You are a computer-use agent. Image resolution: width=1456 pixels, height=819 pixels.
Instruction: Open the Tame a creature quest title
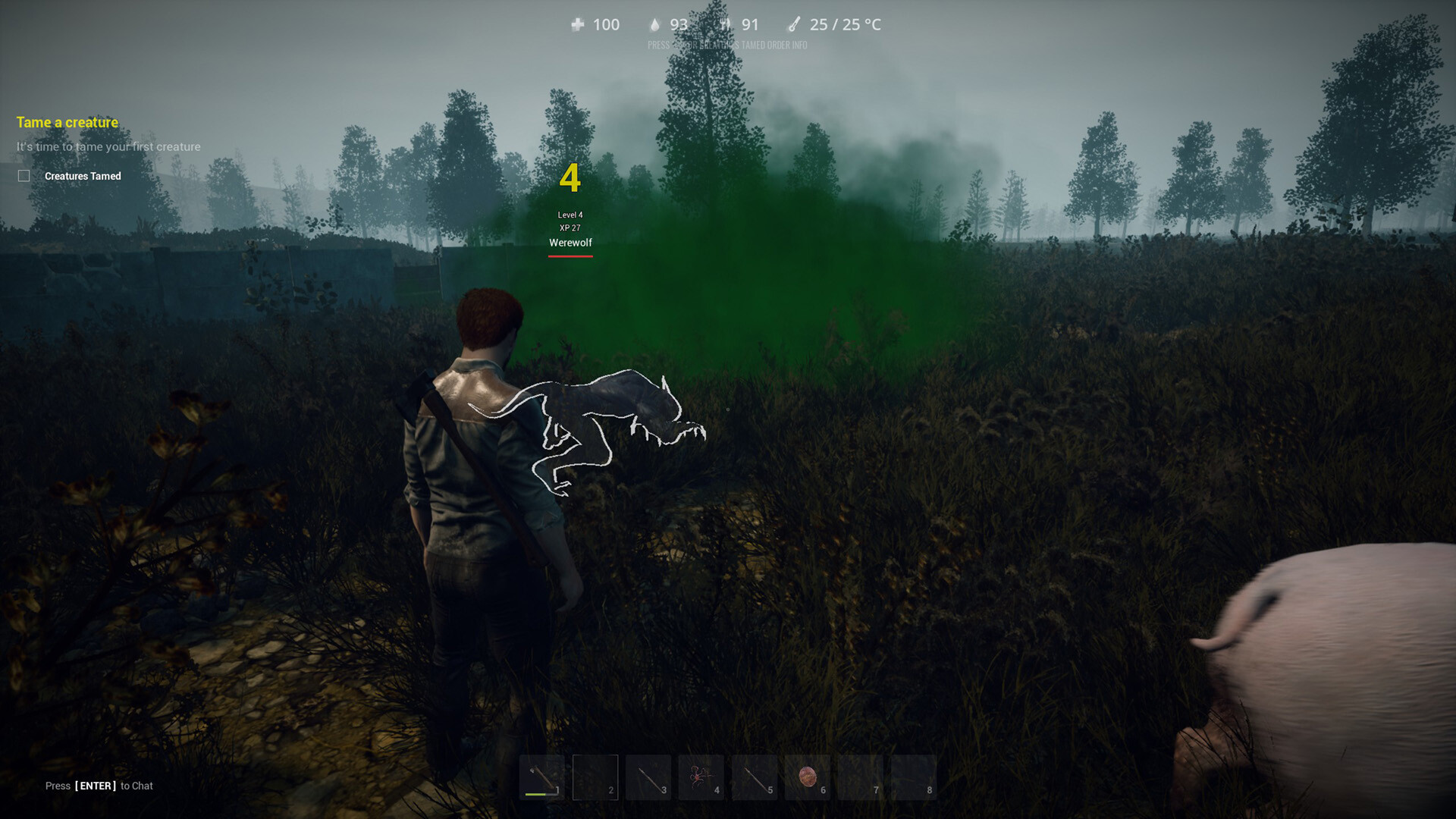[67, 122]
